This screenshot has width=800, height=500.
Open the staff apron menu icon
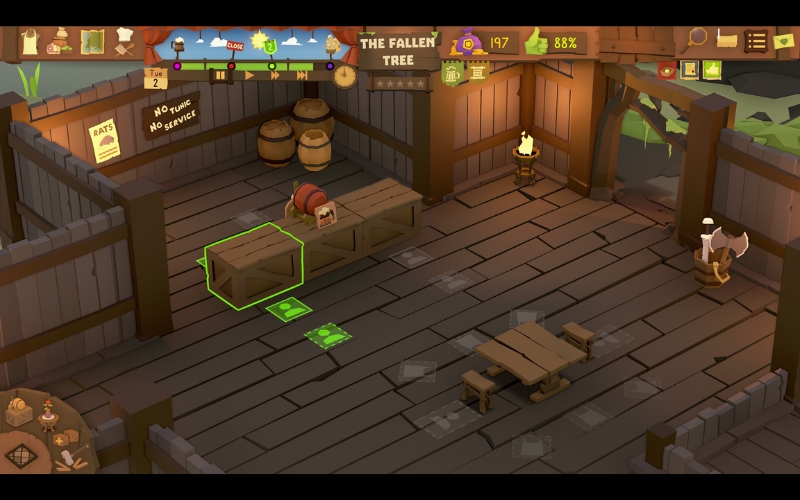pos(31,42)
